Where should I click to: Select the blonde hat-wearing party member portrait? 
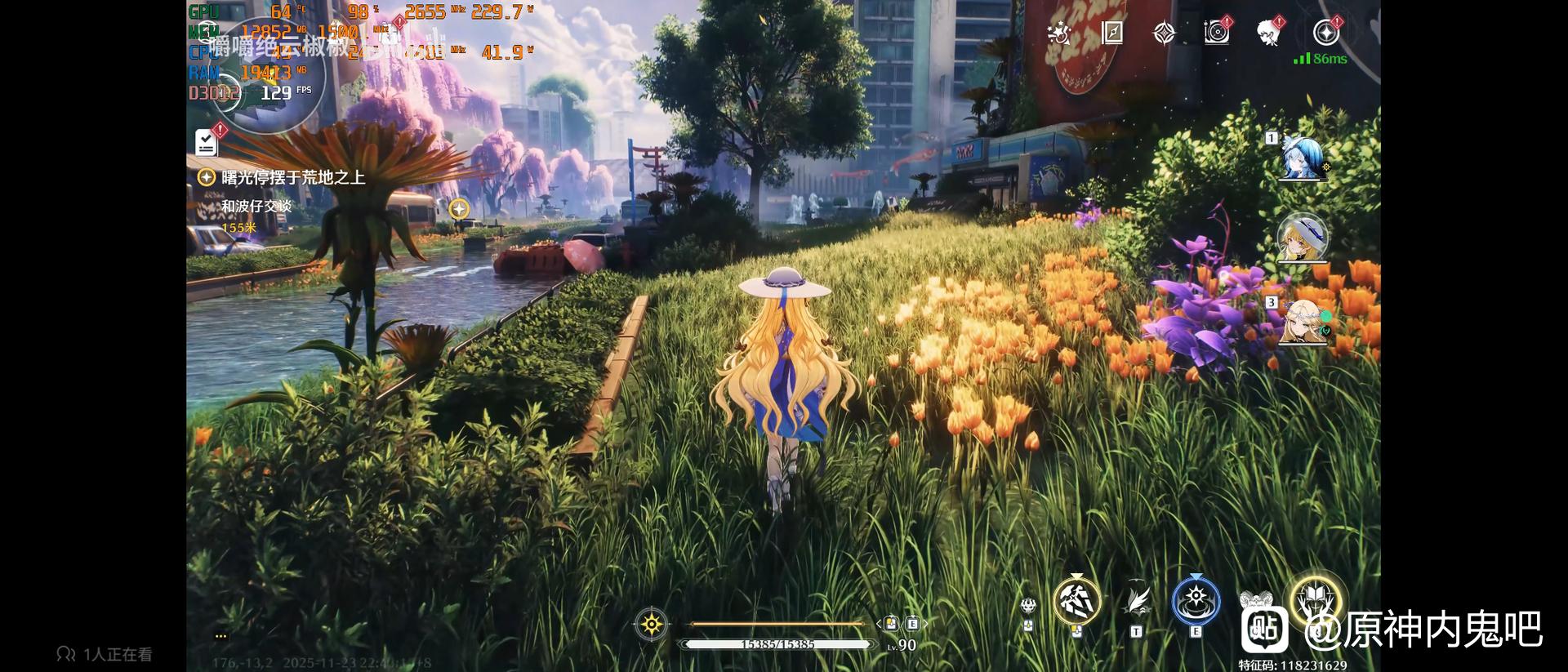1302,238
